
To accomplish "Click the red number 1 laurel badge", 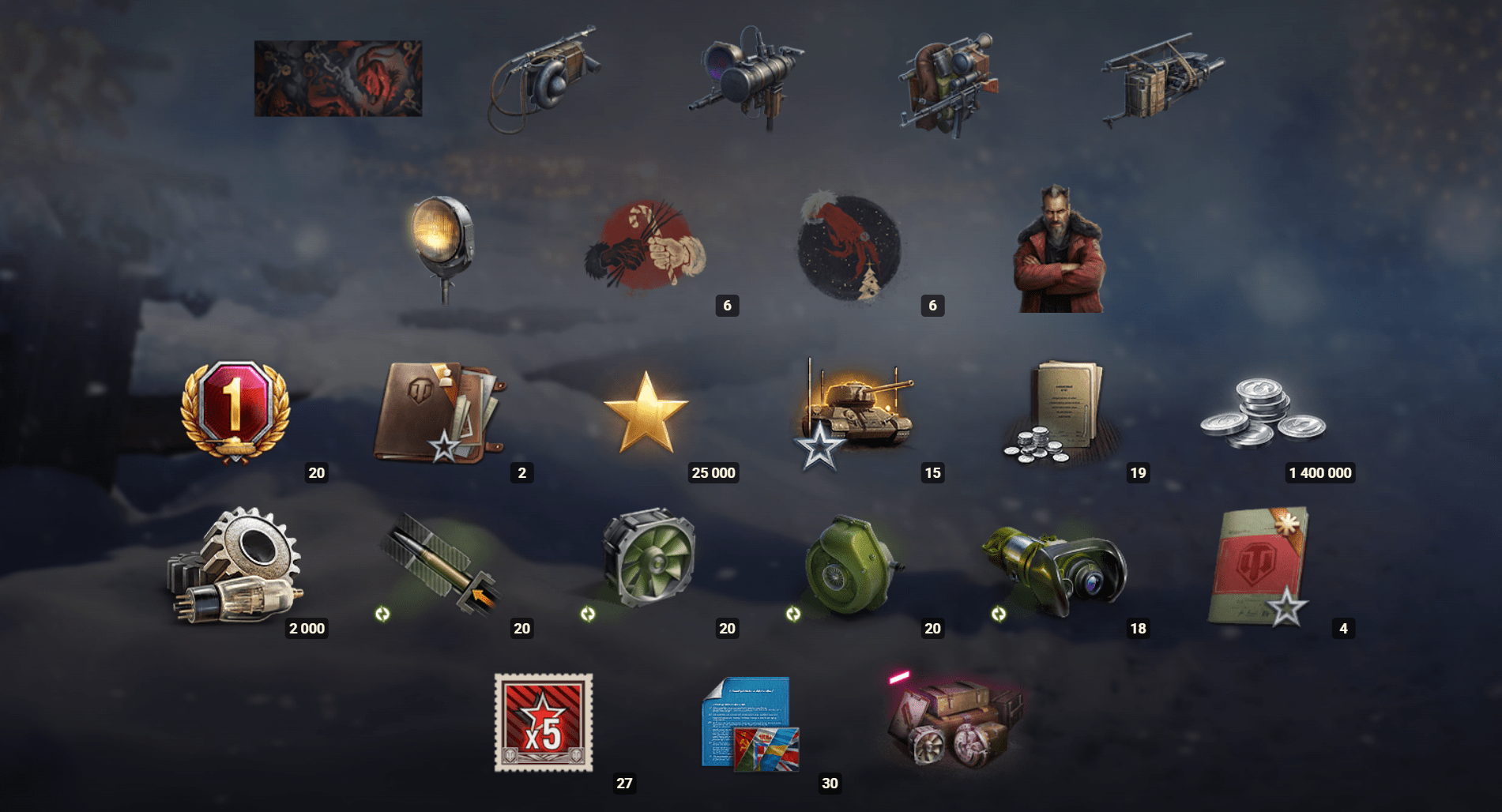I will (235, 411).
